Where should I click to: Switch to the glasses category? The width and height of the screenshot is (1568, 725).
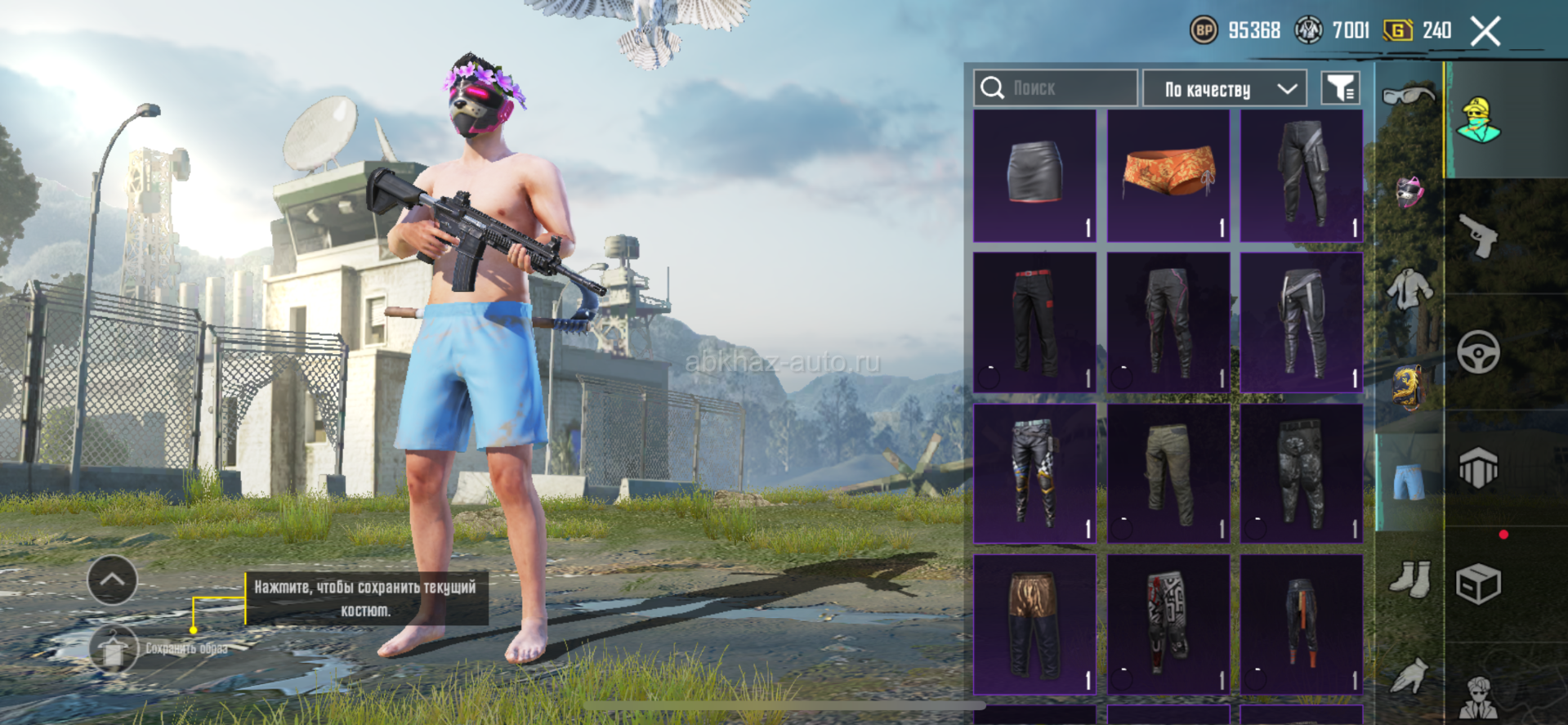pos(1408,96)
